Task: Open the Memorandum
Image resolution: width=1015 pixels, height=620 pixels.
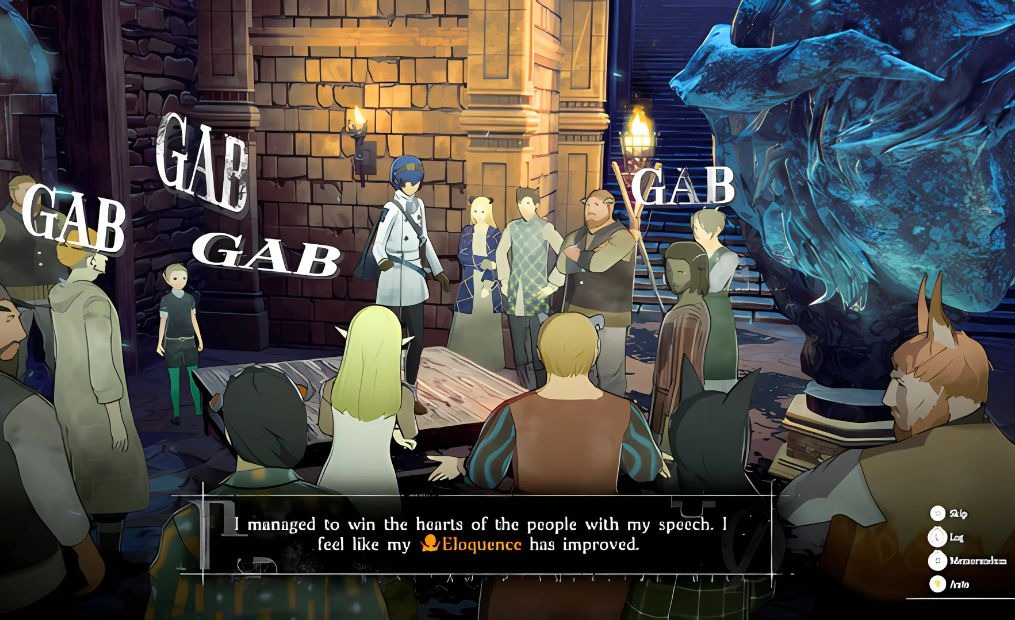Action: [938, 560]
